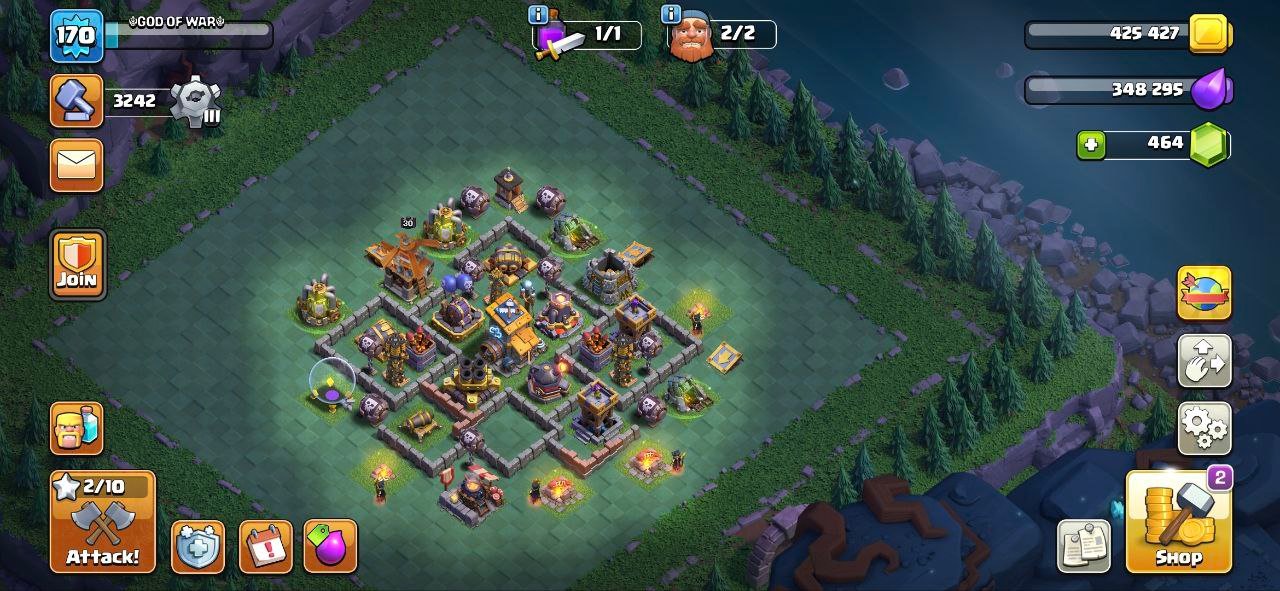Open the settings gears menu
This screenshot has height=591, width=1280.
click(1204, 428)
